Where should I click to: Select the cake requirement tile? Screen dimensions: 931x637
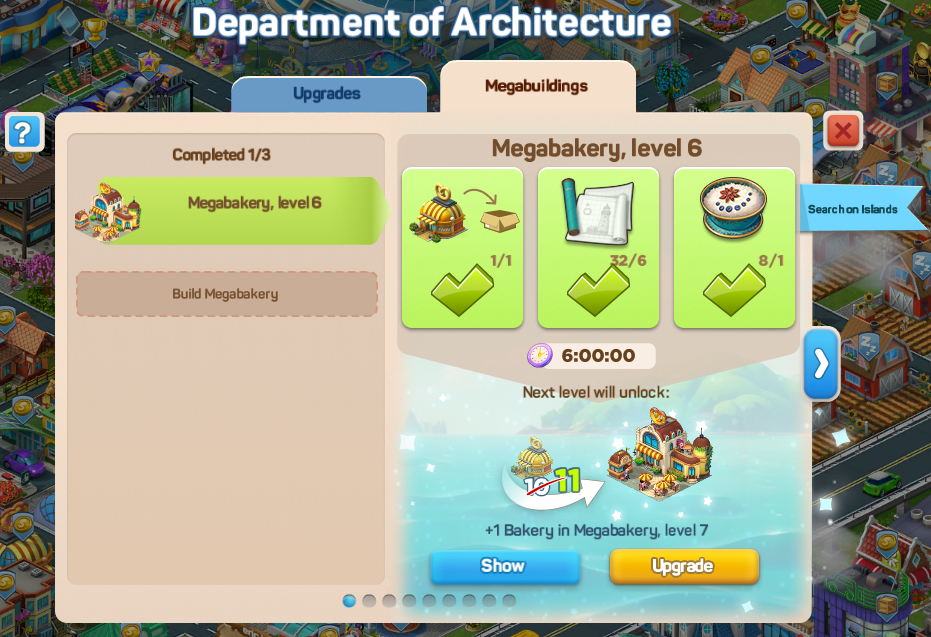[734, 247]
